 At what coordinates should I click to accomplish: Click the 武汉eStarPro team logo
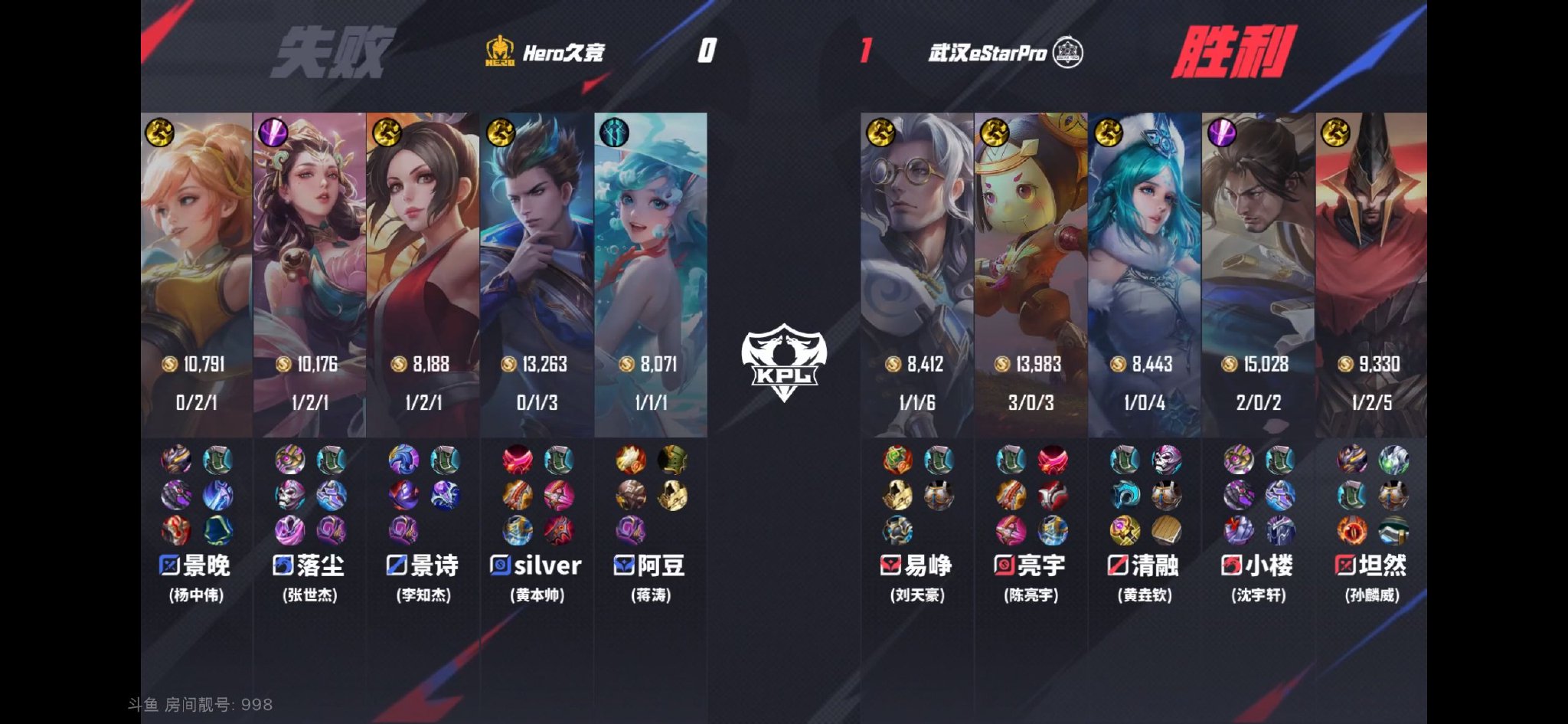point(1070,54)
